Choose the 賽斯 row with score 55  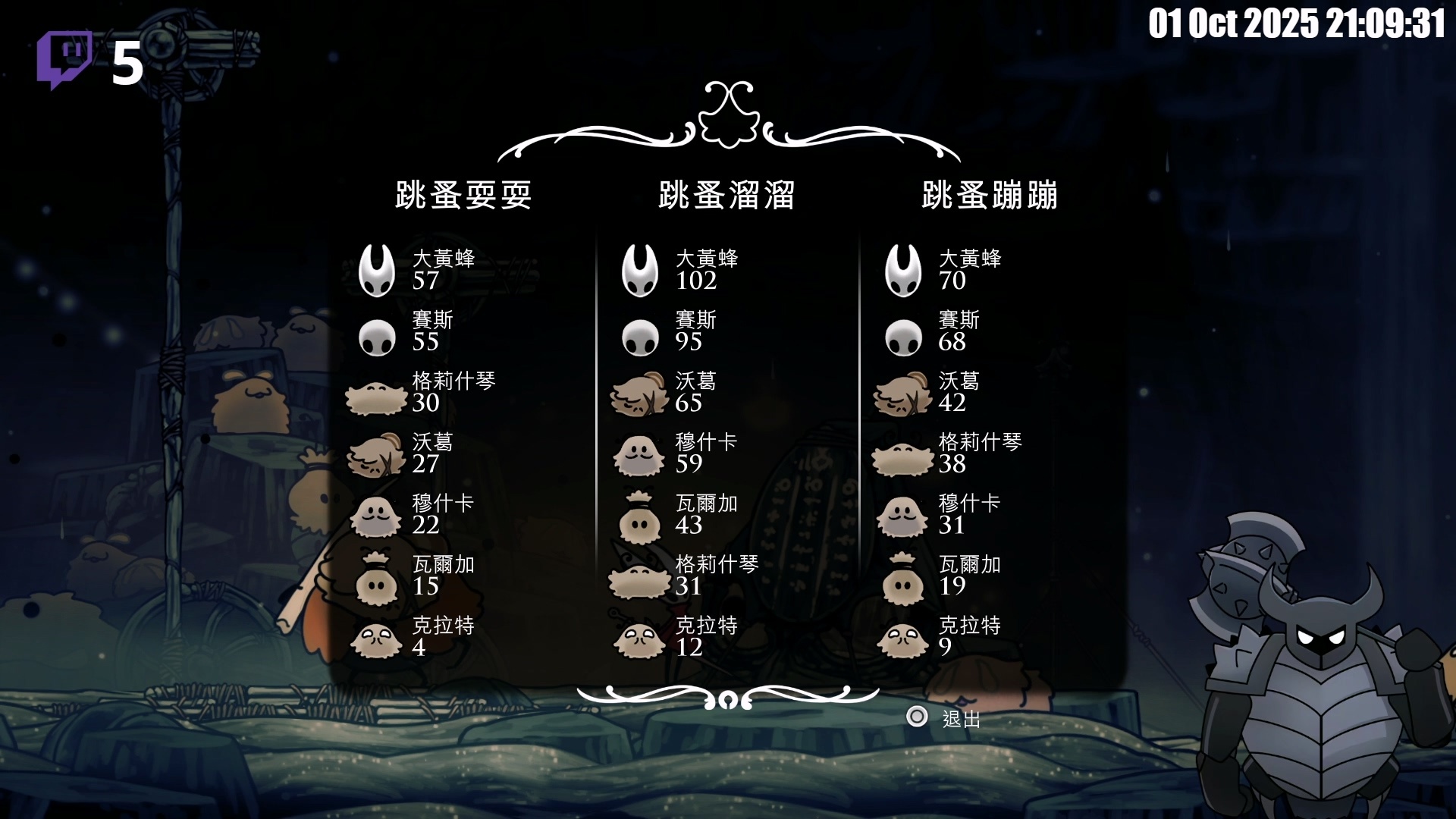[x=413, y=331]
